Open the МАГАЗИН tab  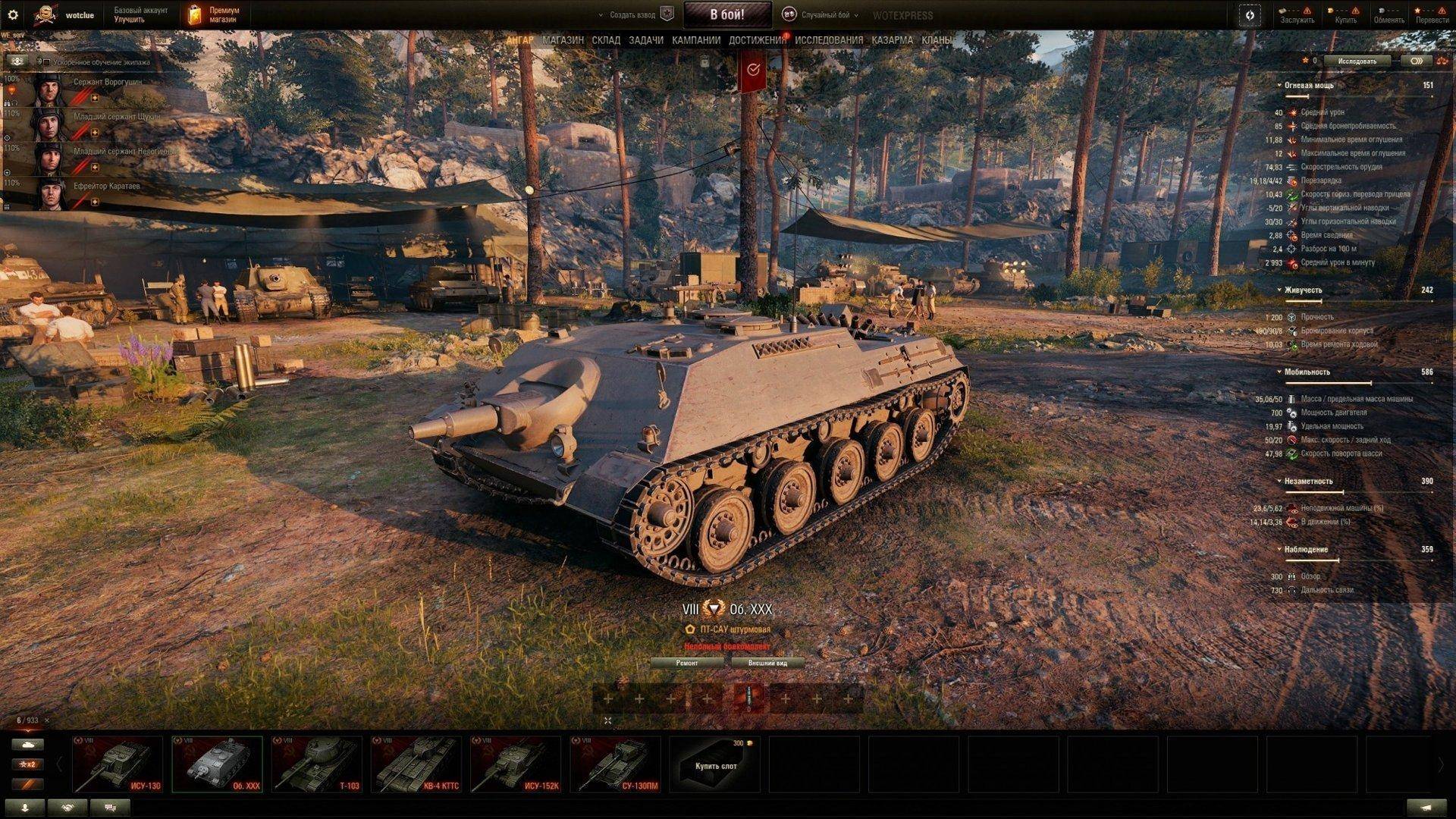point(564,39)
